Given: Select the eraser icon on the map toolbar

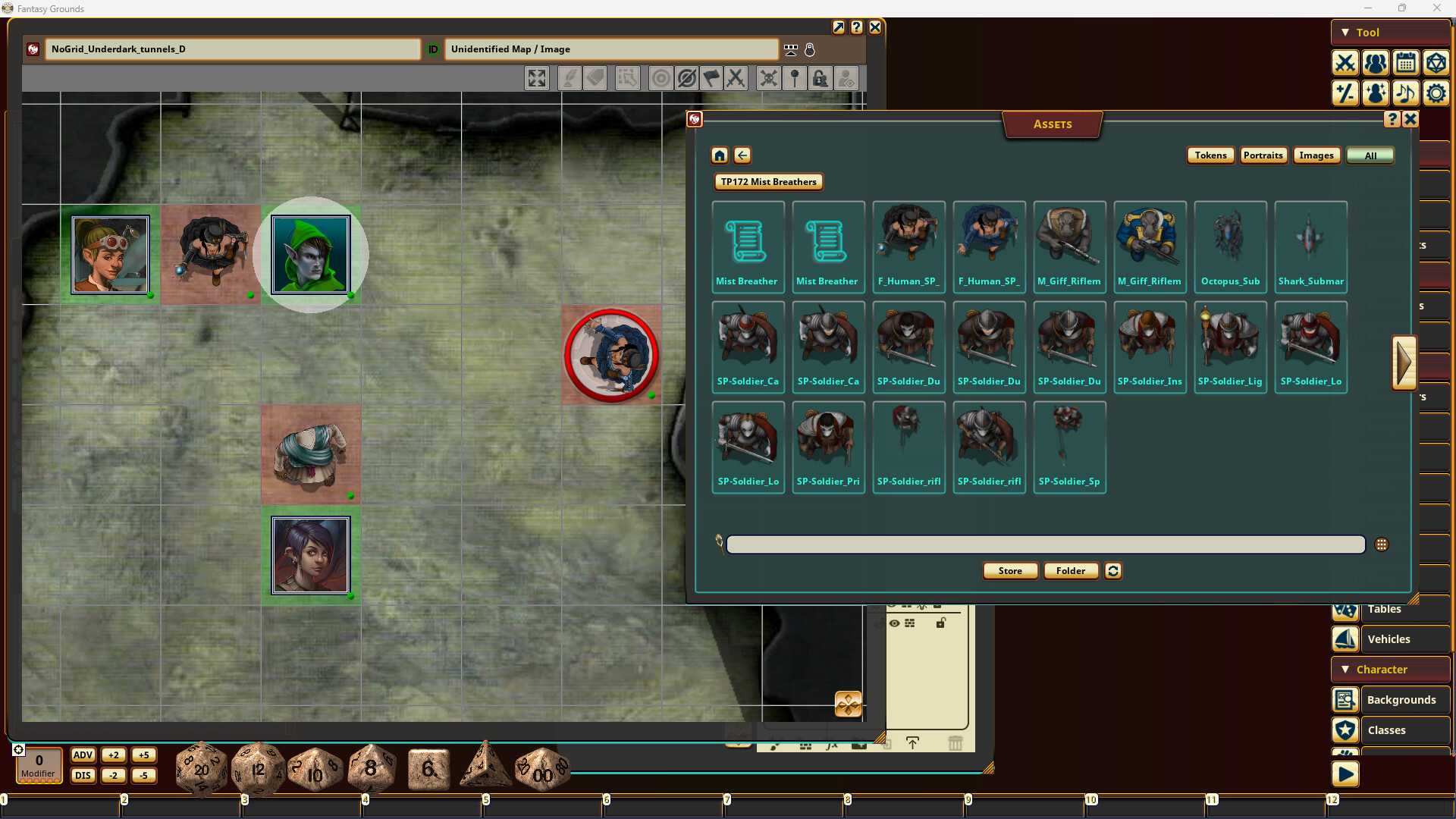Looking at the screenshot, I should pyautogui.click(x=596, y=78).
